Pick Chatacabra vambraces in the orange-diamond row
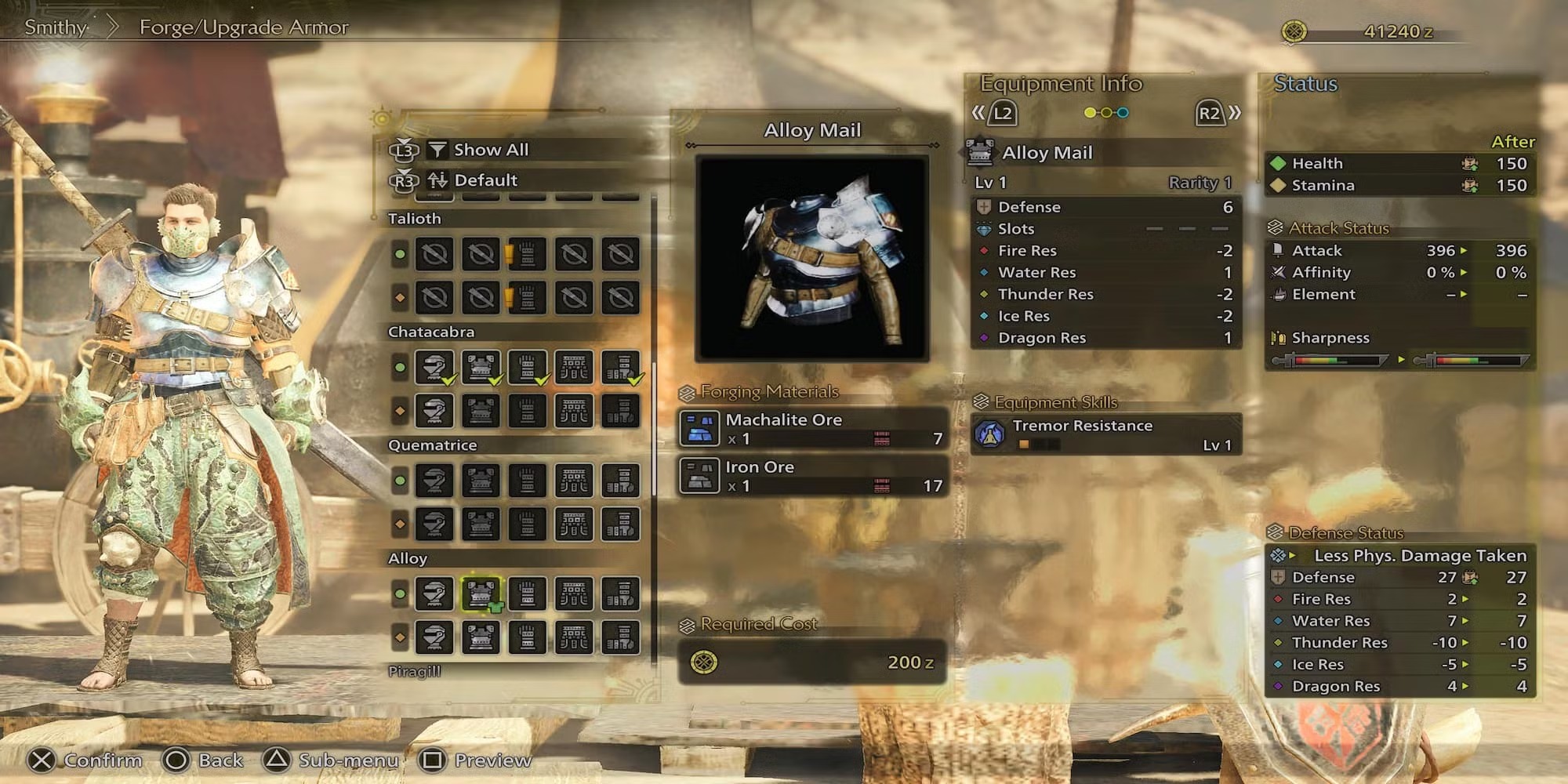This screenshot has width=1568, height=784. [528, 411]
